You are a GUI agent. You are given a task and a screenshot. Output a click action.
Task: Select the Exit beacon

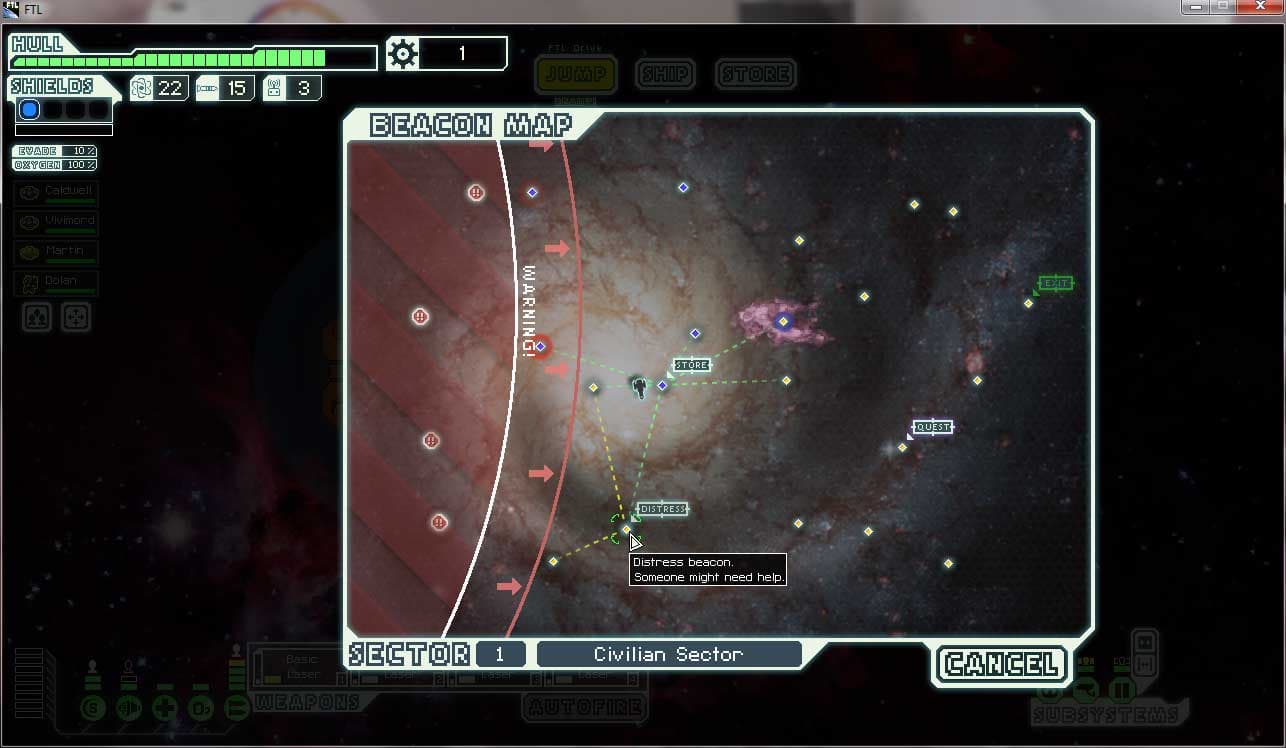coord(1028,303)
